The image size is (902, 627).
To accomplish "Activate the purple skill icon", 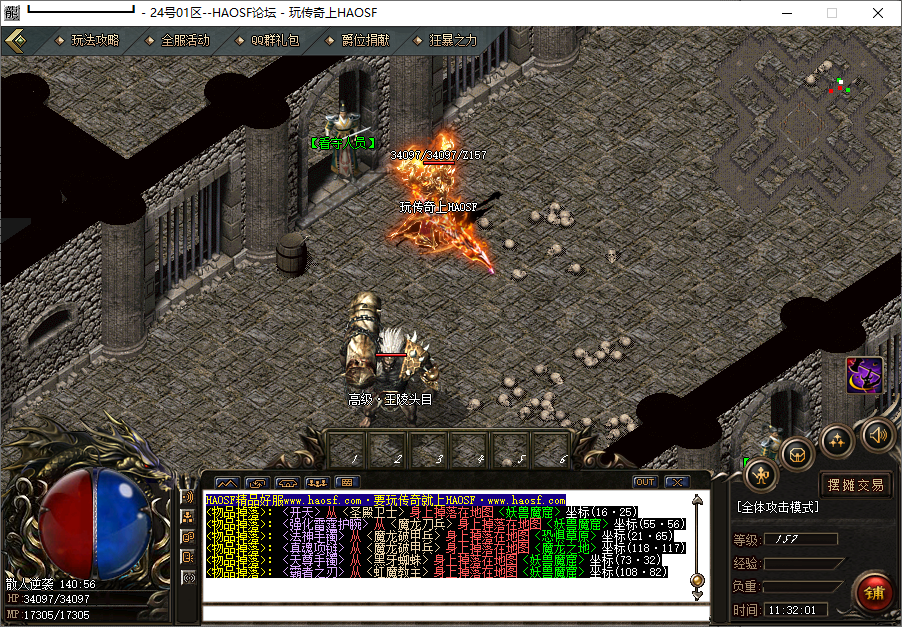I will click(x=864, y=375).
